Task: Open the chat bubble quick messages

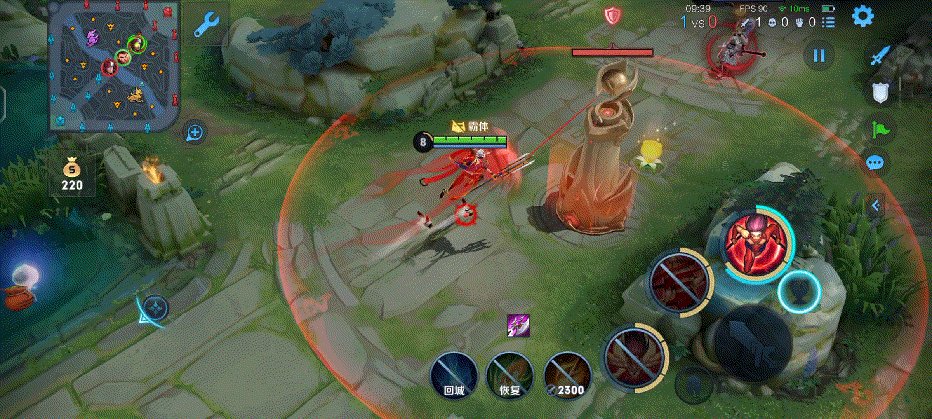Action: 876,162
